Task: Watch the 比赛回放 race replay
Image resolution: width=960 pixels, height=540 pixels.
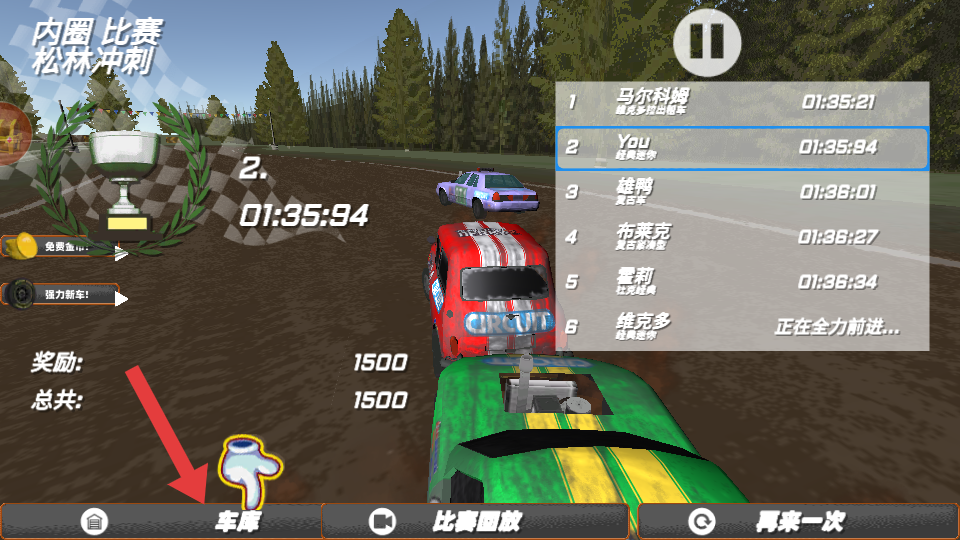Action: point(475,521)
